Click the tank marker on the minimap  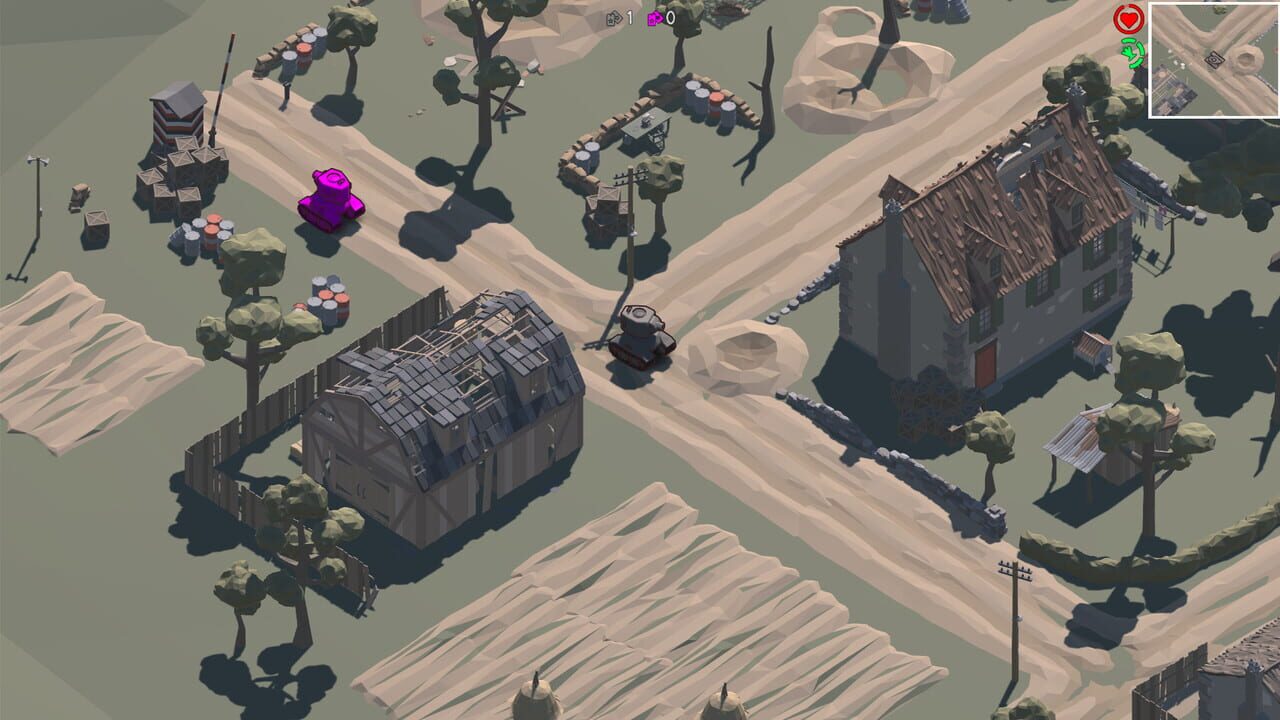pyautogui.click(x=1215, y=59)
